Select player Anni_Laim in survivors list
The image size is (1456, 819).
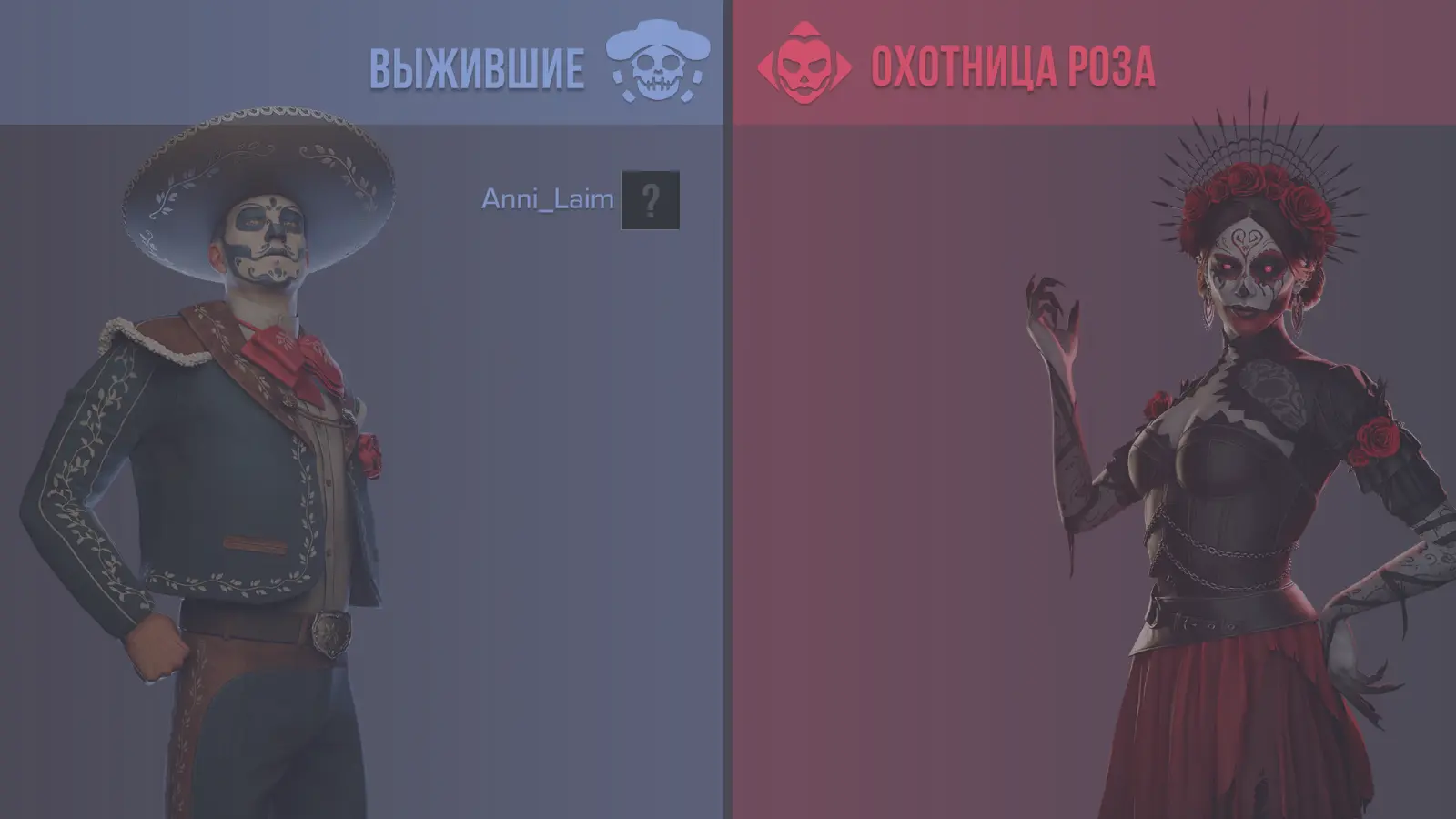[547, 199]
